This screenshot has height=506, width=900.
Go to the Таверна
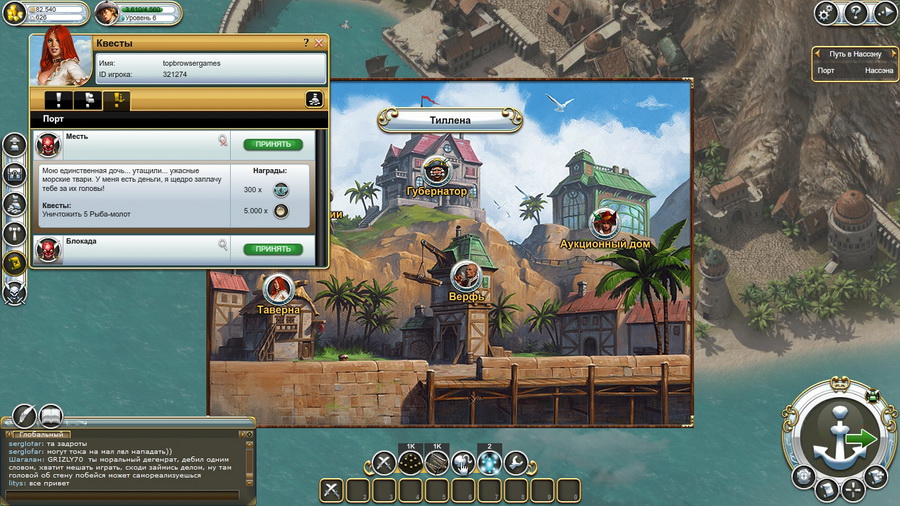pos(279,289)
